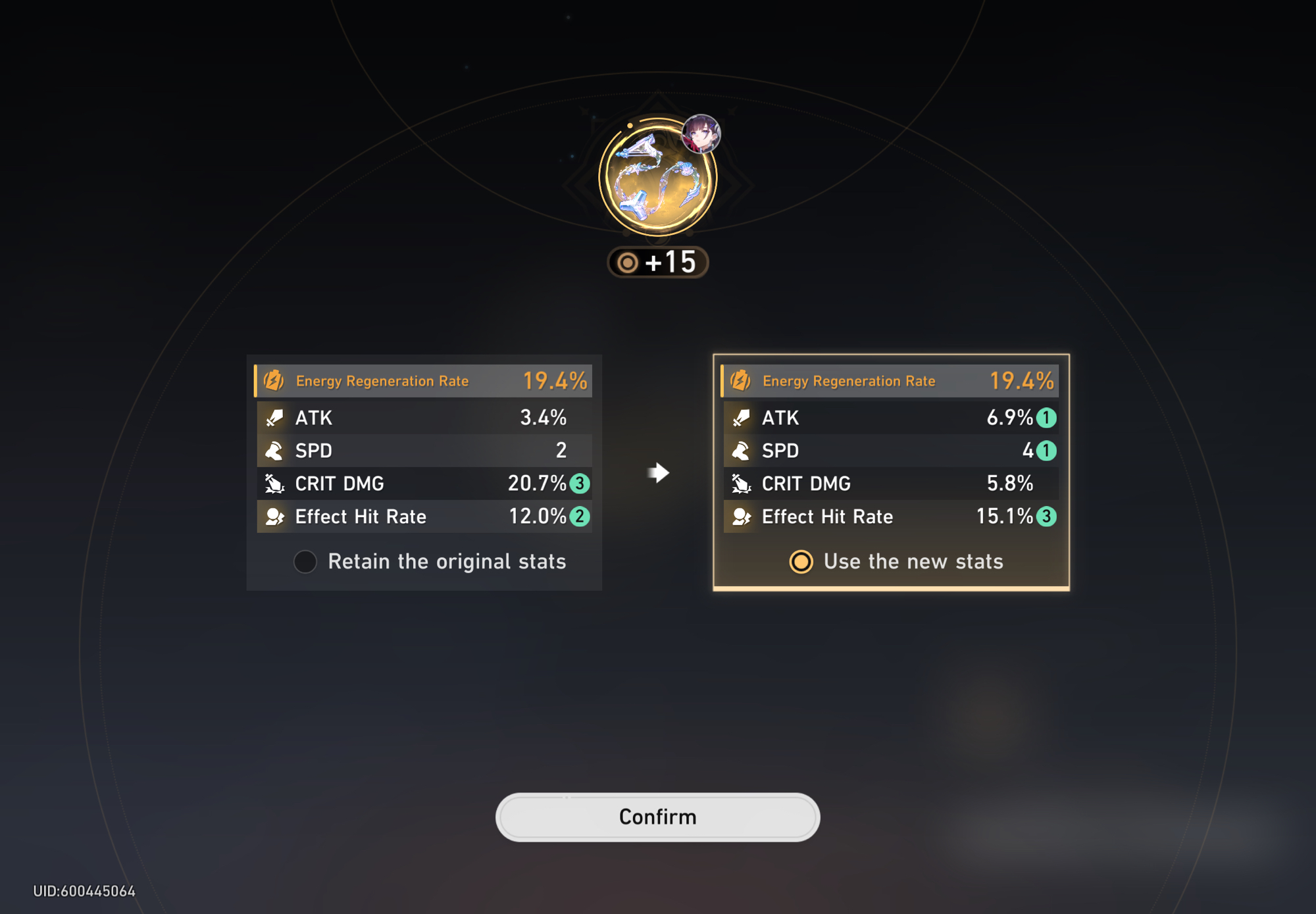Click the relic icon at top
Image resolution: width=1316 pixels, height=914 pixels.
[657, 178]
